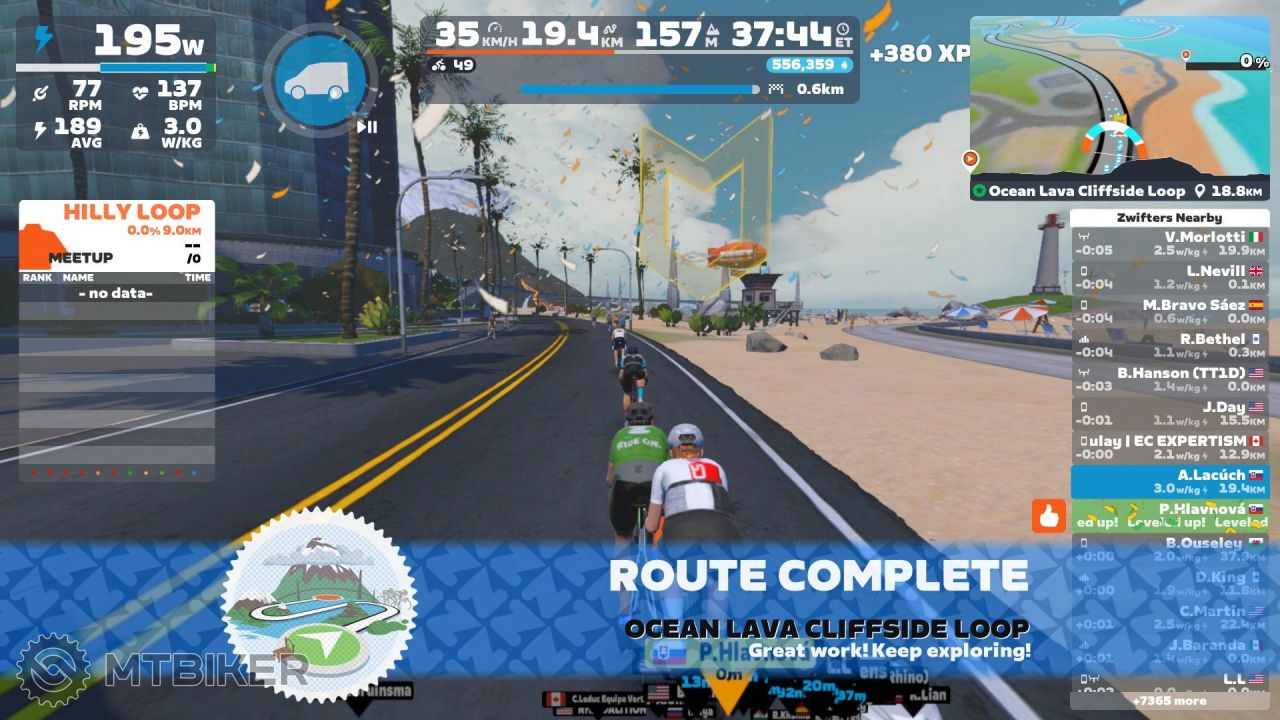Pick B.Hanson (TT1D) rider row
Screen dimensions: 1280x720
tap(1169, 380)
